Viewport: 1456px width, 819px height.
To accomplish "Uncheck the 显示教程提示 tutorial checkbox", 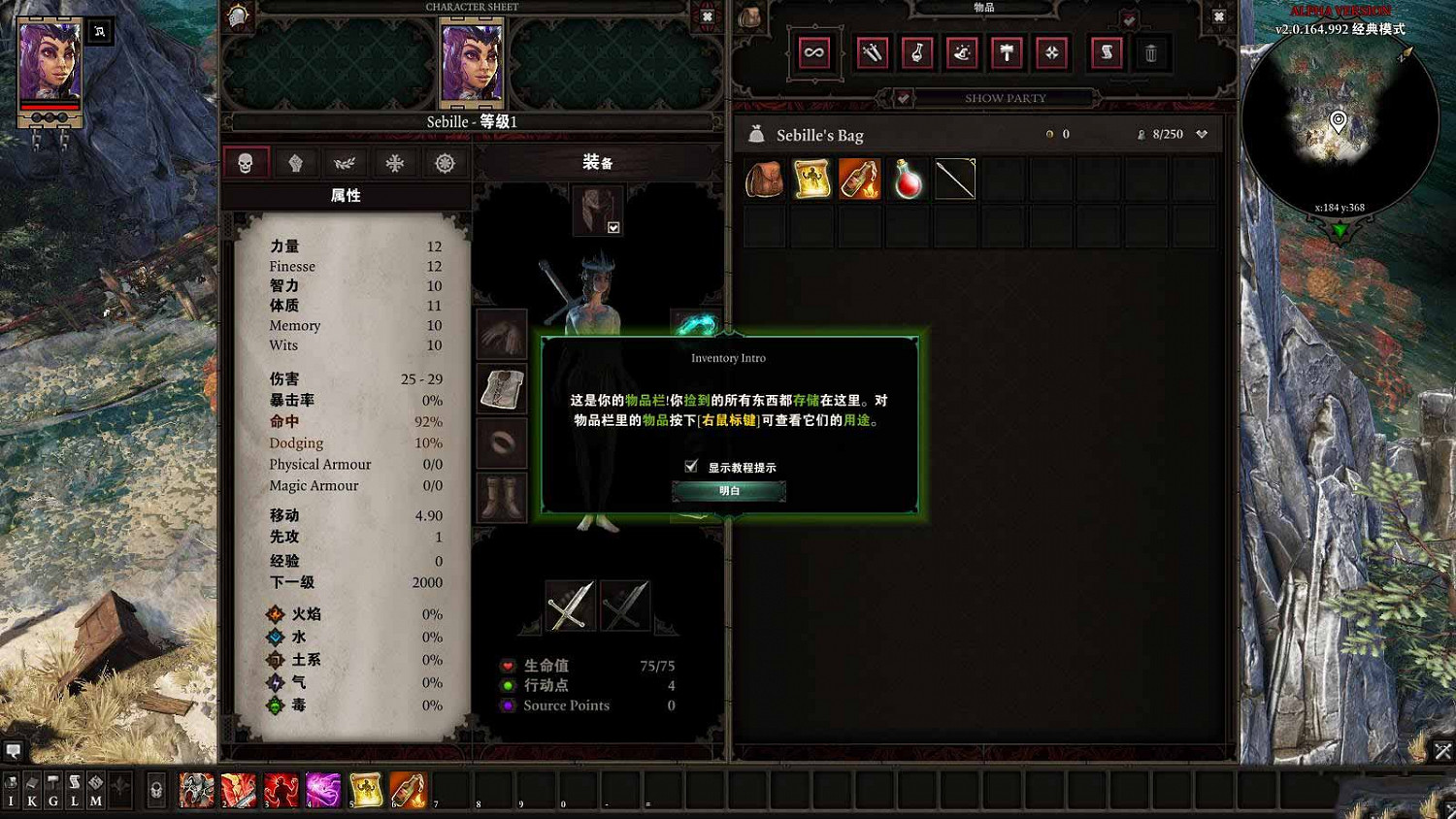I will coord(691,466).
